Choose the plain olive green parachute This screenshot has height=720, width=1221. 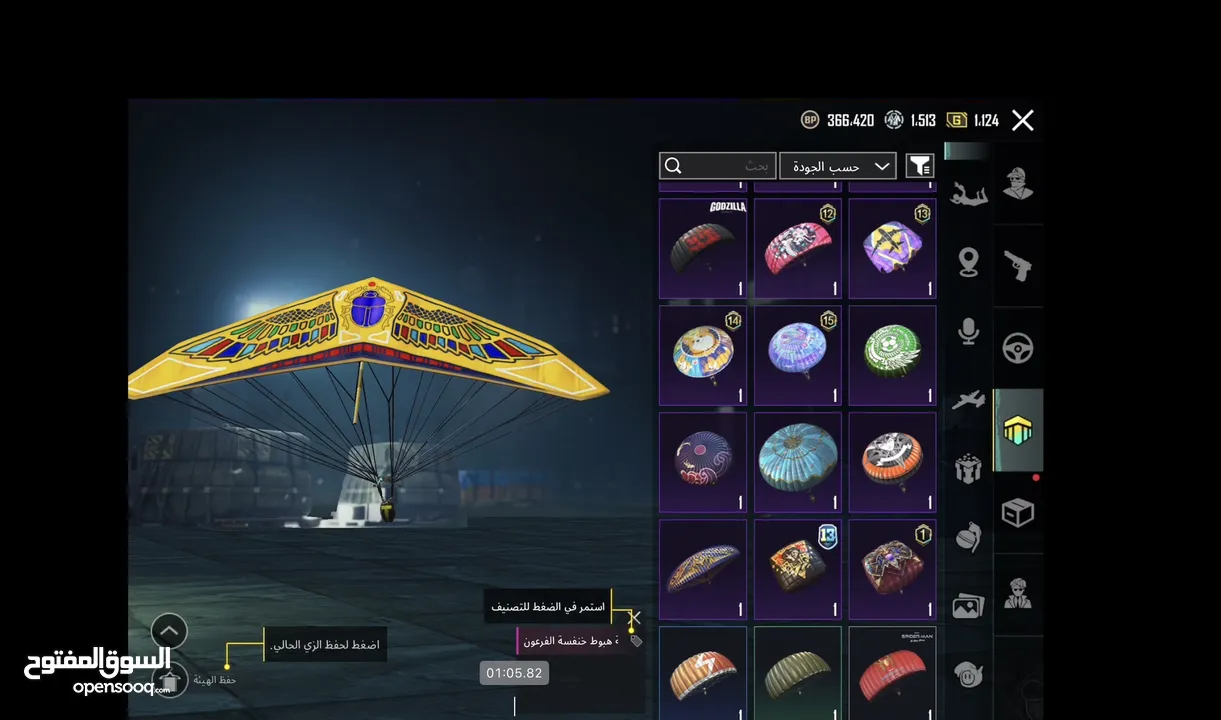pyautogui.click(x=797, y=674)
